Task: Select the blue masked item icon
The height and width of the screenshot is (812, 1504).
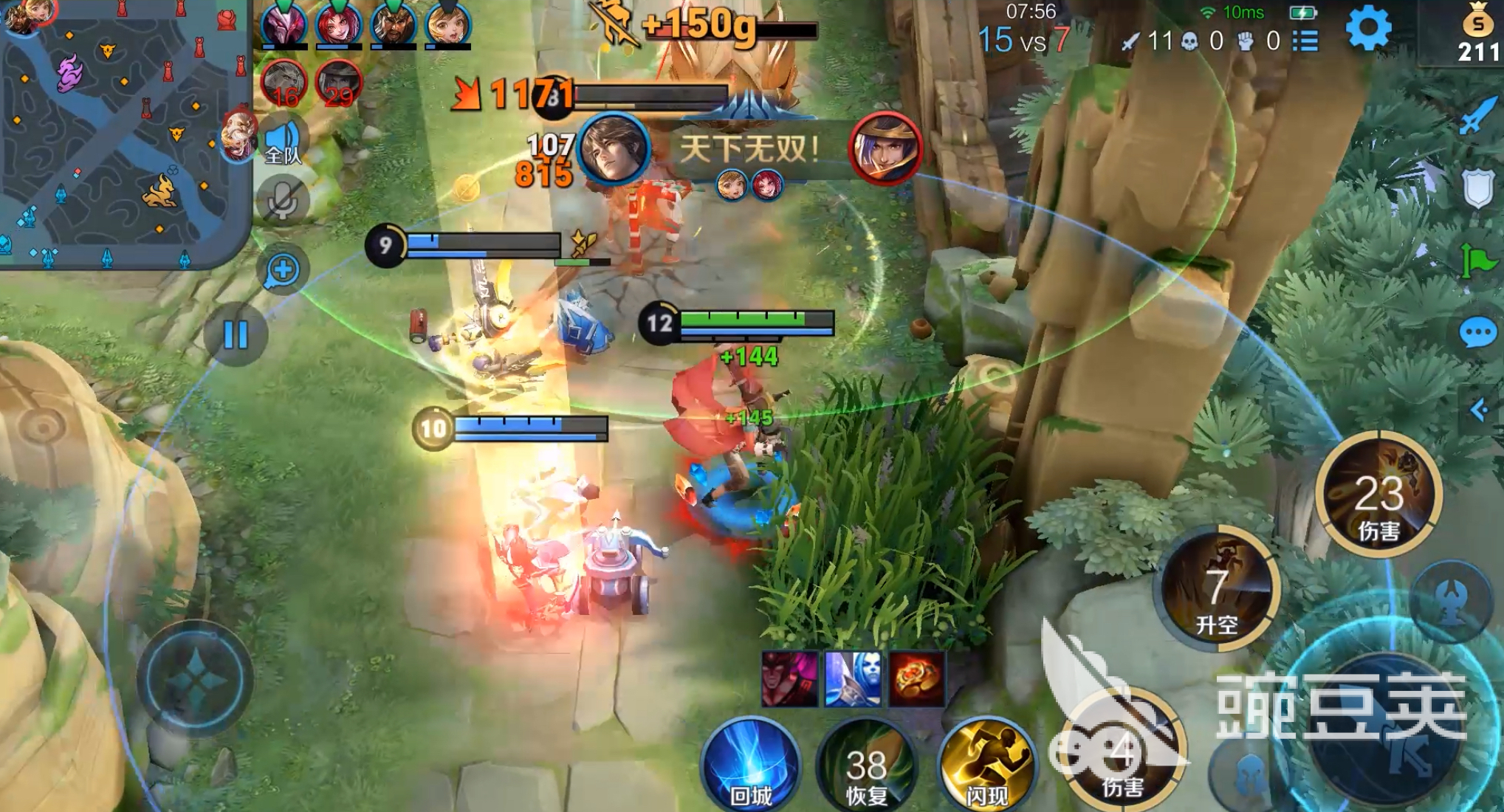Action: tap(853, 678)
